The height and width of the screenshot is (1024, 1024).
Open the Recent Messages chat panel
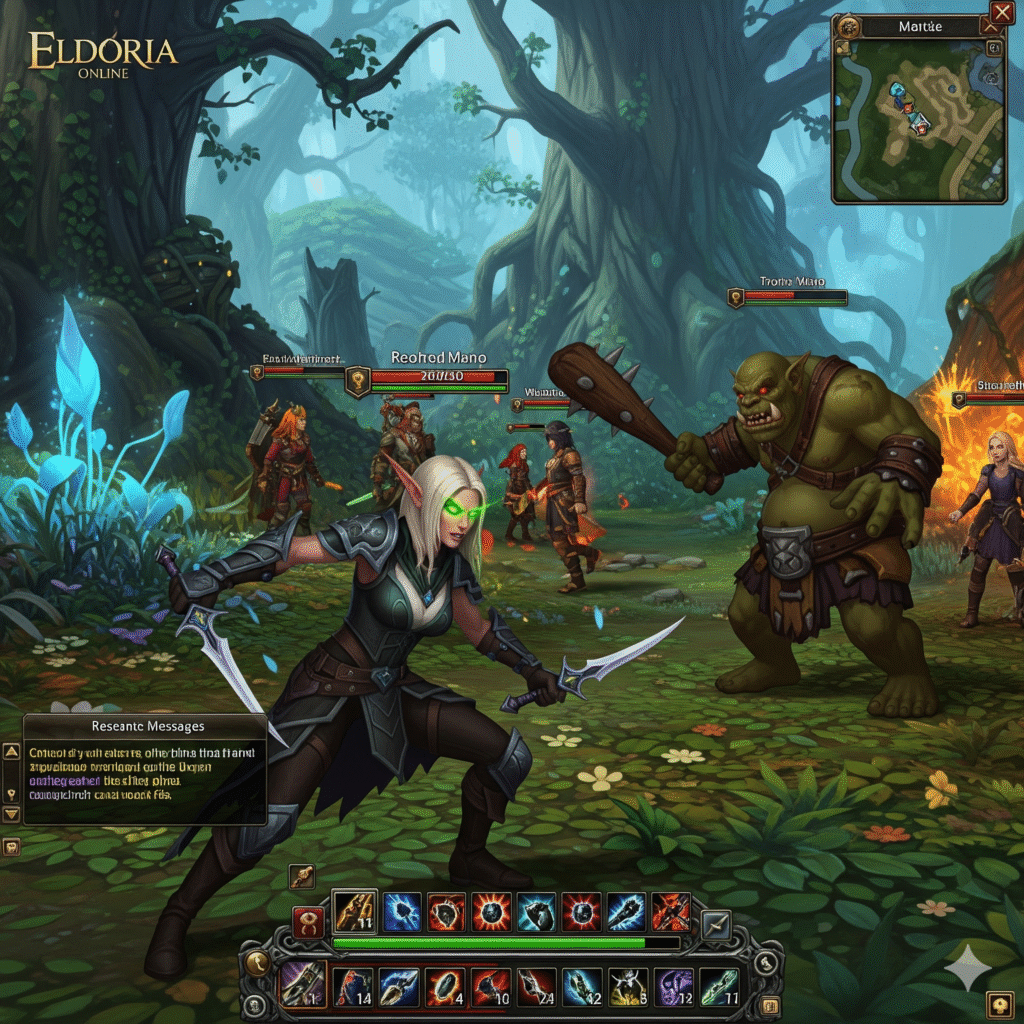pyautogui.click(x=145, y=768)
